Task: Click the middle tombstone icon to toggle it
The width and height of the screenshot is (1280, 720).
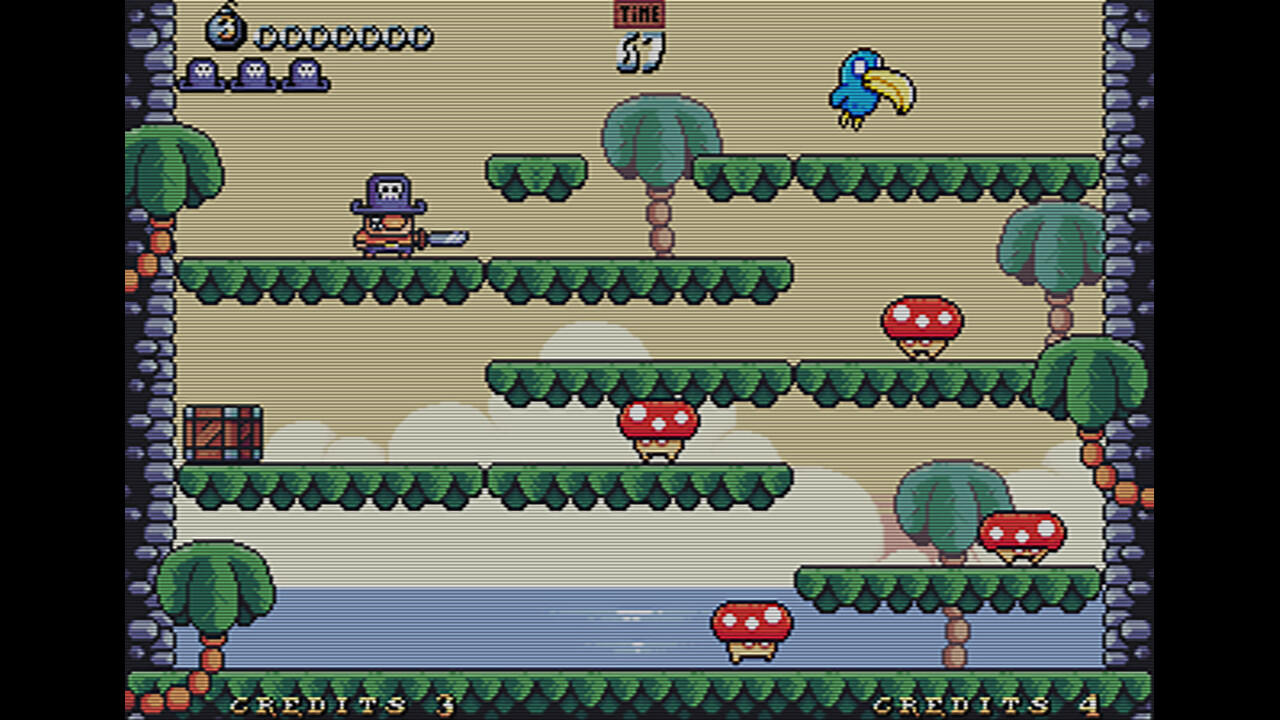Action: (254, 75)
